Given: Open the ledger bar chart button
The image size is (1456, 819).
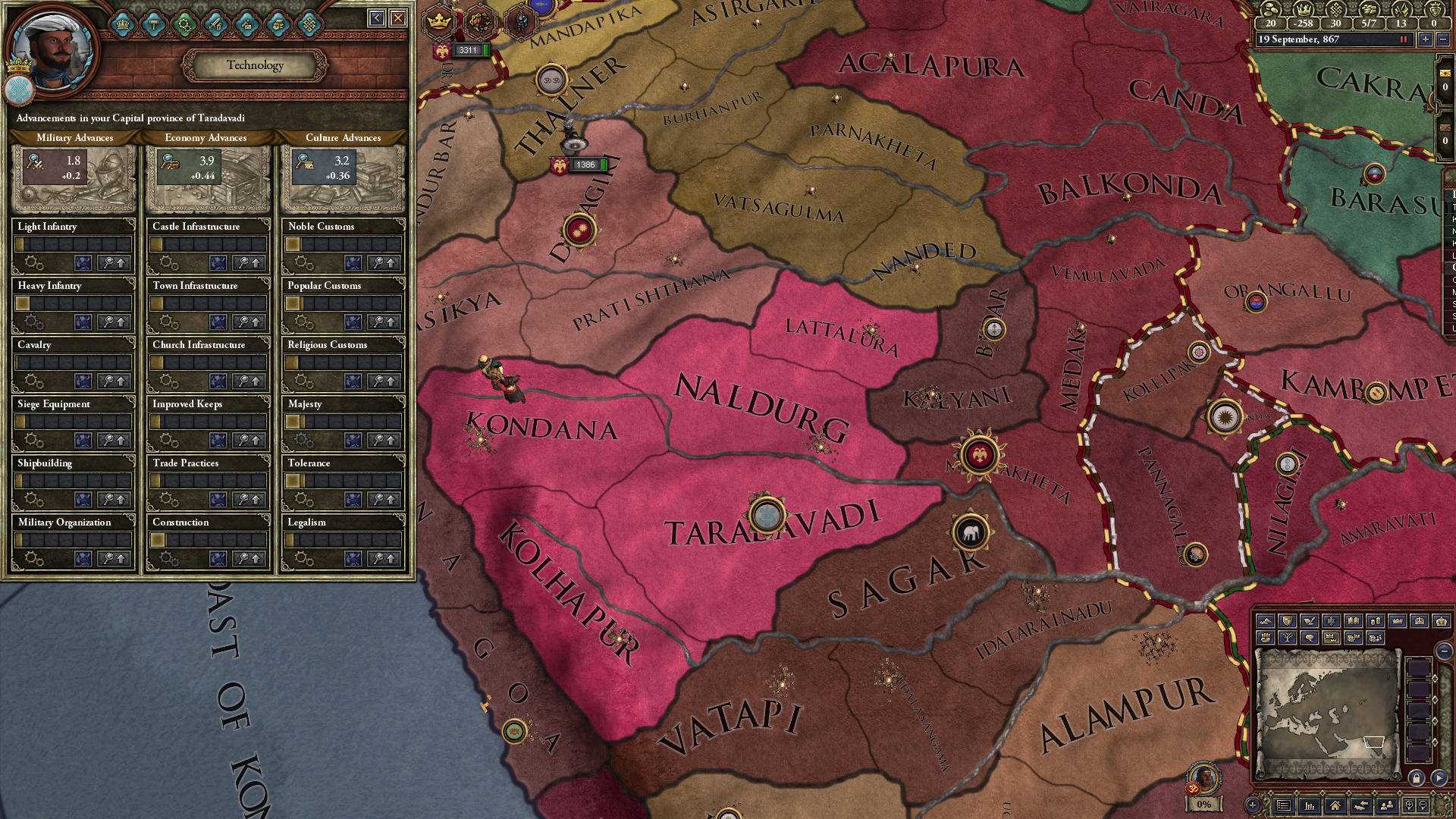Looking at the screenshot, I should coord(1310,805).
